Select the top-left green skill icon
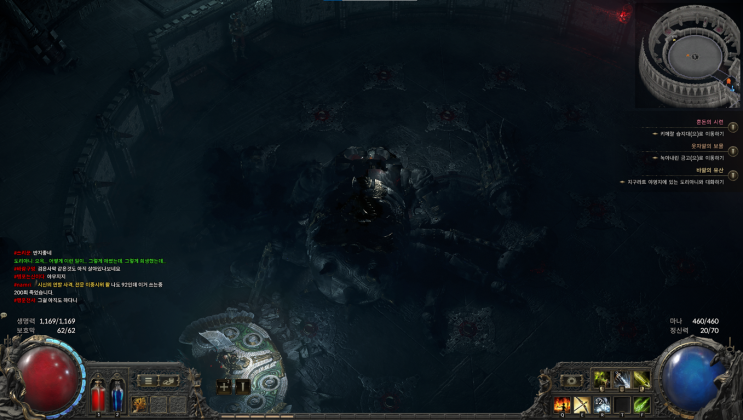Screen dimensions: 743x420 (603, 379)
